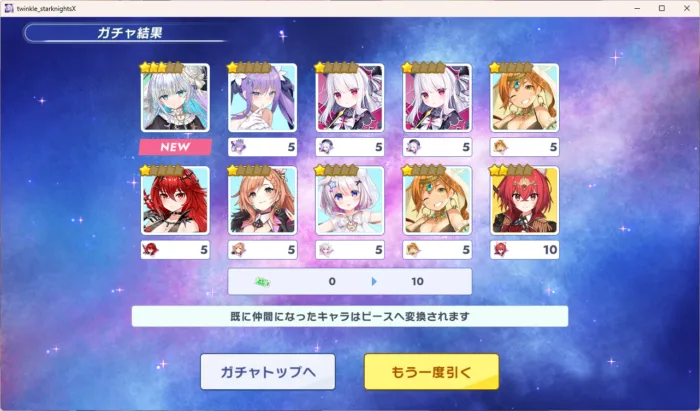This screenshot has width=700, height=411.
Task: Close the game window
Action: (x=685, y=8)
